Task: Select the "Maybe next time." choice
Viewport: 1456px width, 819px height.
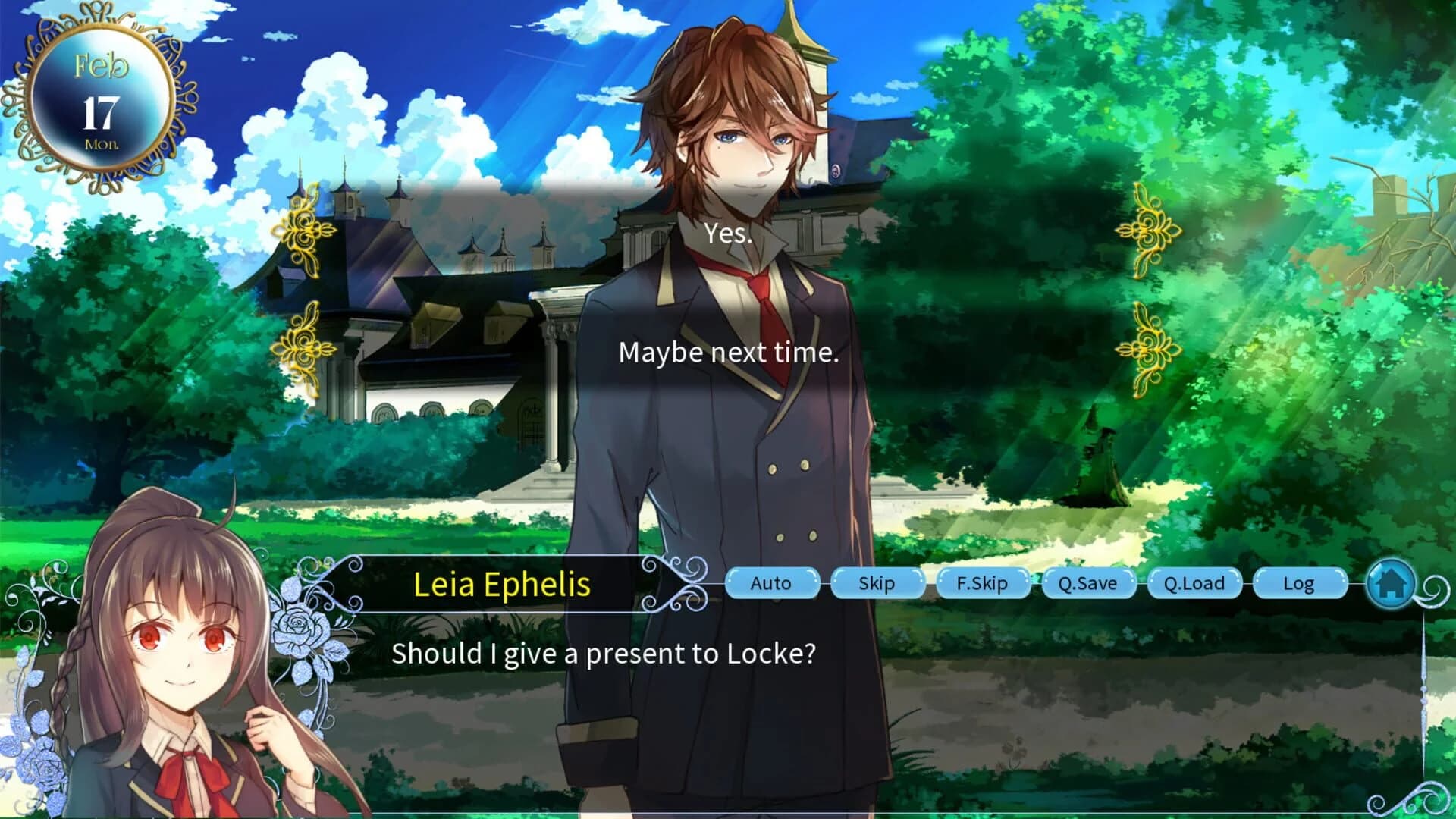Action: 729,351
